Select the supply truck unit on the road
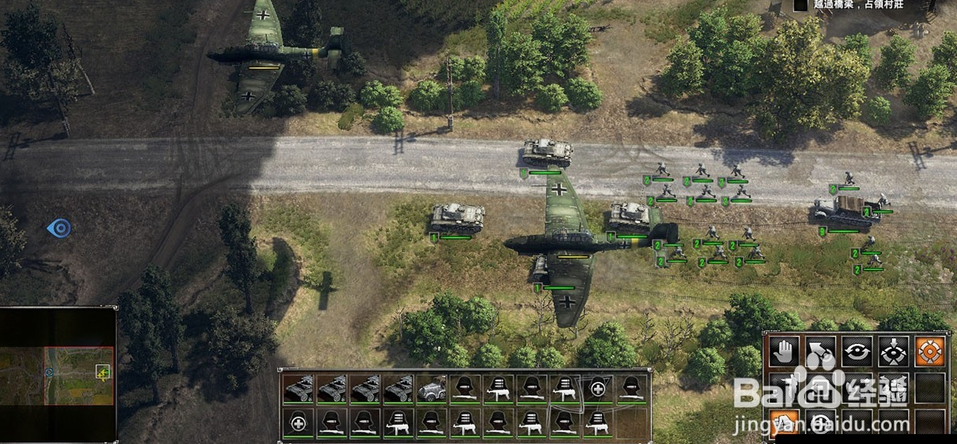 point(847,212)
